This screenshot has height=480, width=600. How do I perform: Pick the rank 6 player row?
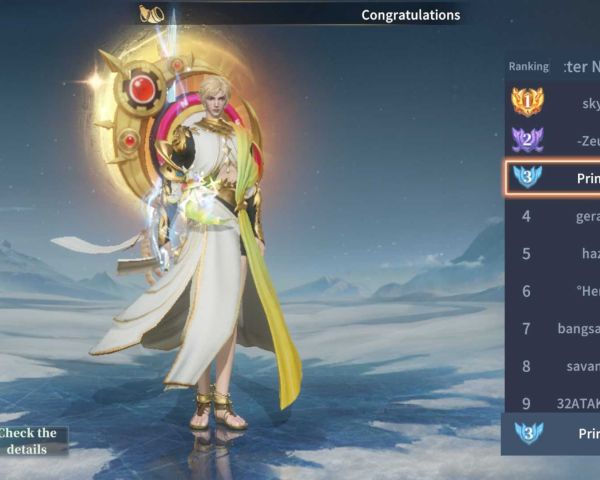[x=553, y=291]
